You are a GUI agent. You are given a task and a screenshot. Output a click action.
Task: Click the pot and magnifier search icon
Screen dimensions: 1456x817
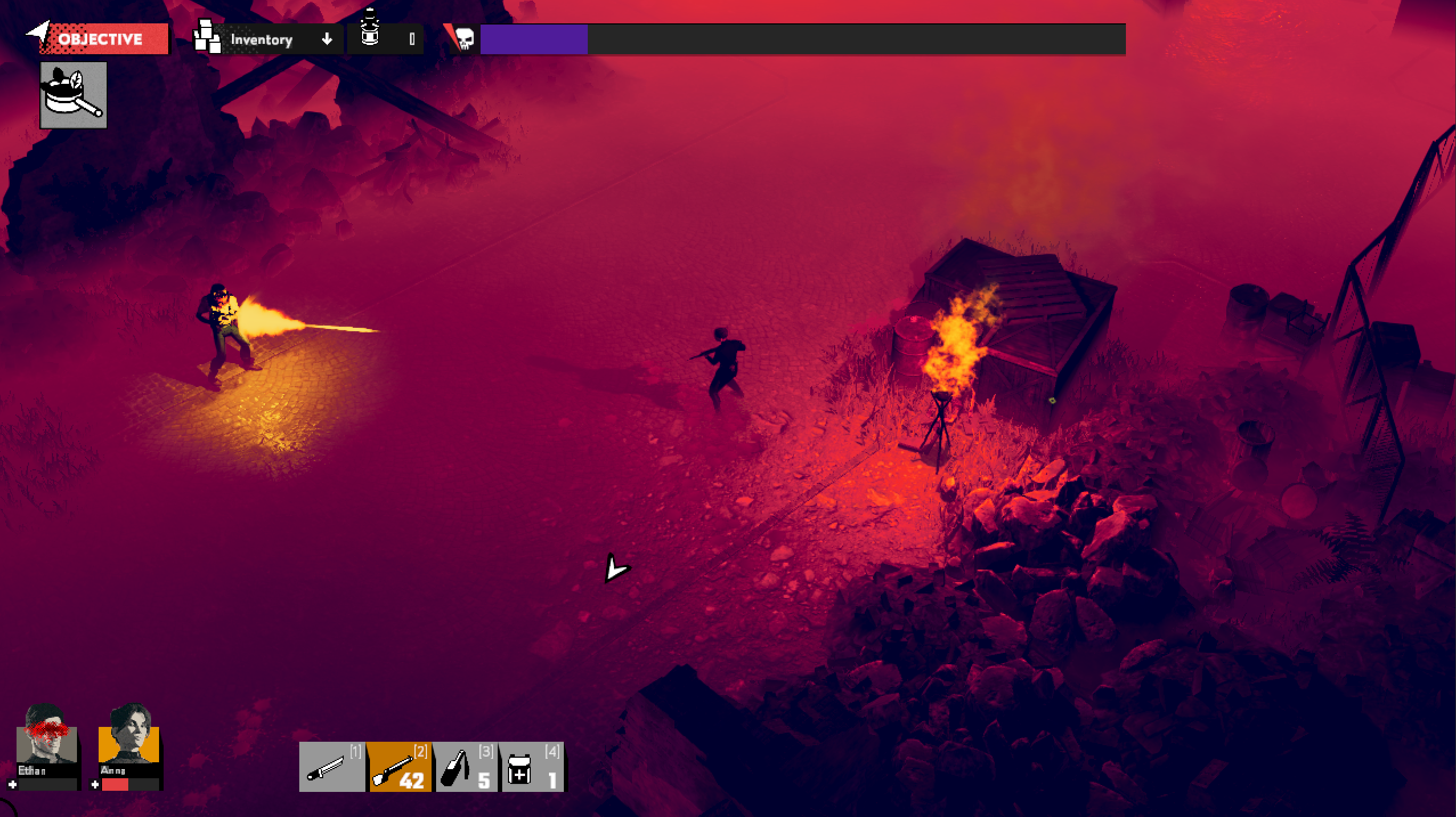click(74, 95)
